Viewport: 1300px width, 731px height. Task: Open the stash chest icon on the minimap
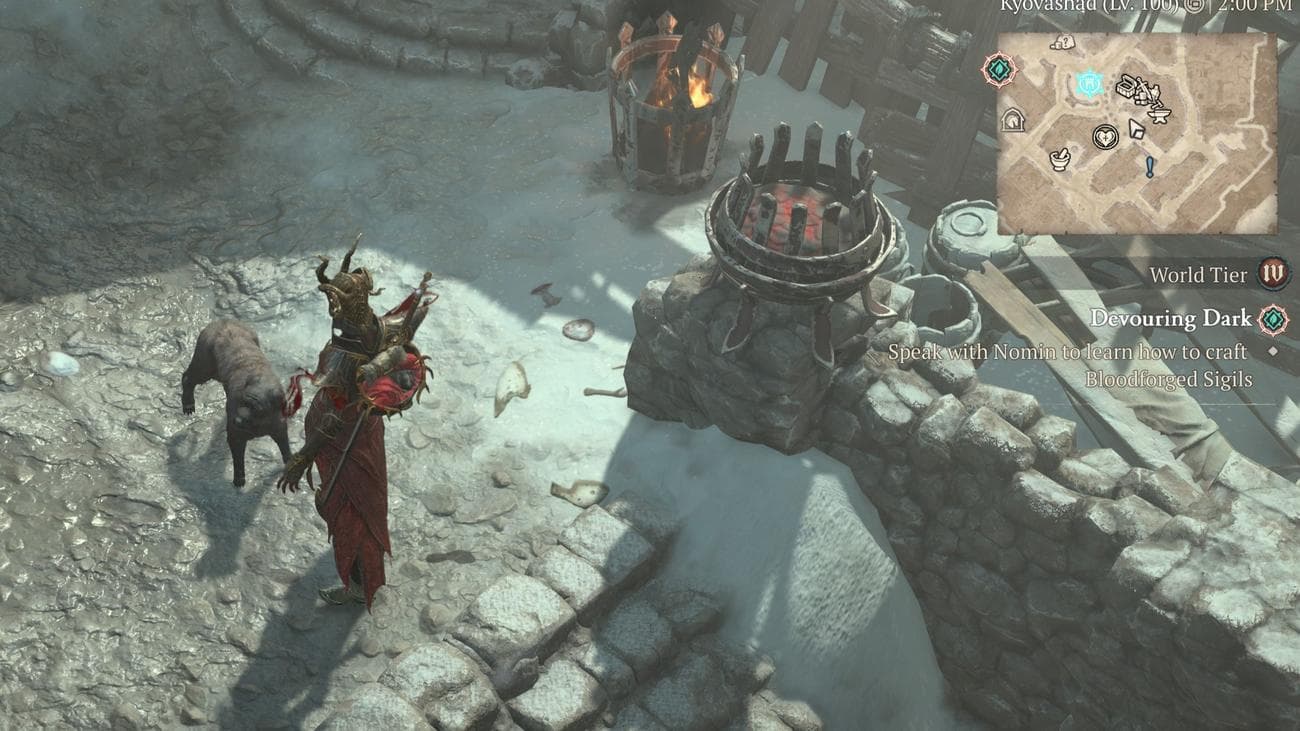1125,86
